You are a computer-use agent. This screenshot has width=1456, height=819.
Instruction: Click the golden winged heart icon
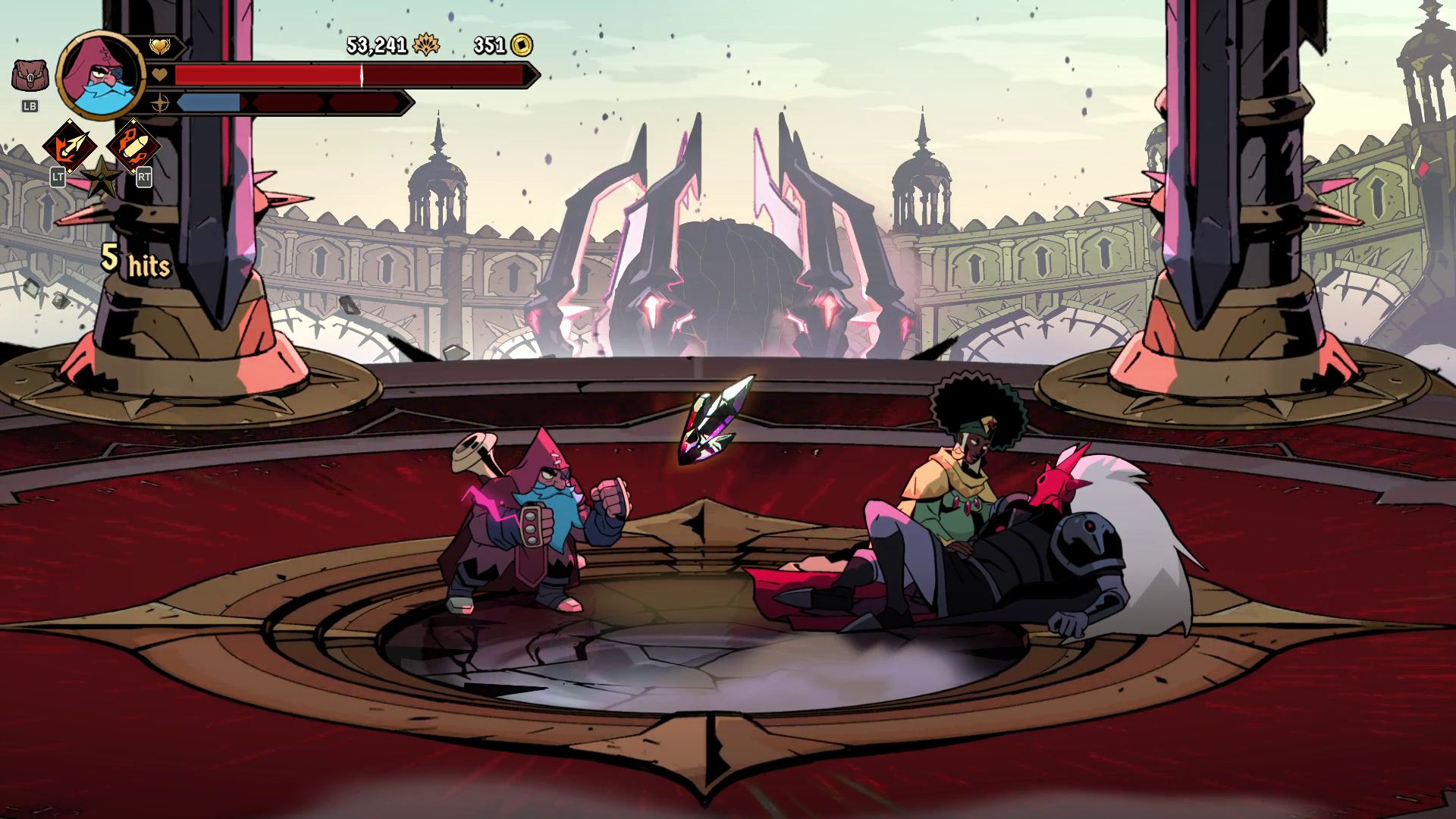pos(159,47)
